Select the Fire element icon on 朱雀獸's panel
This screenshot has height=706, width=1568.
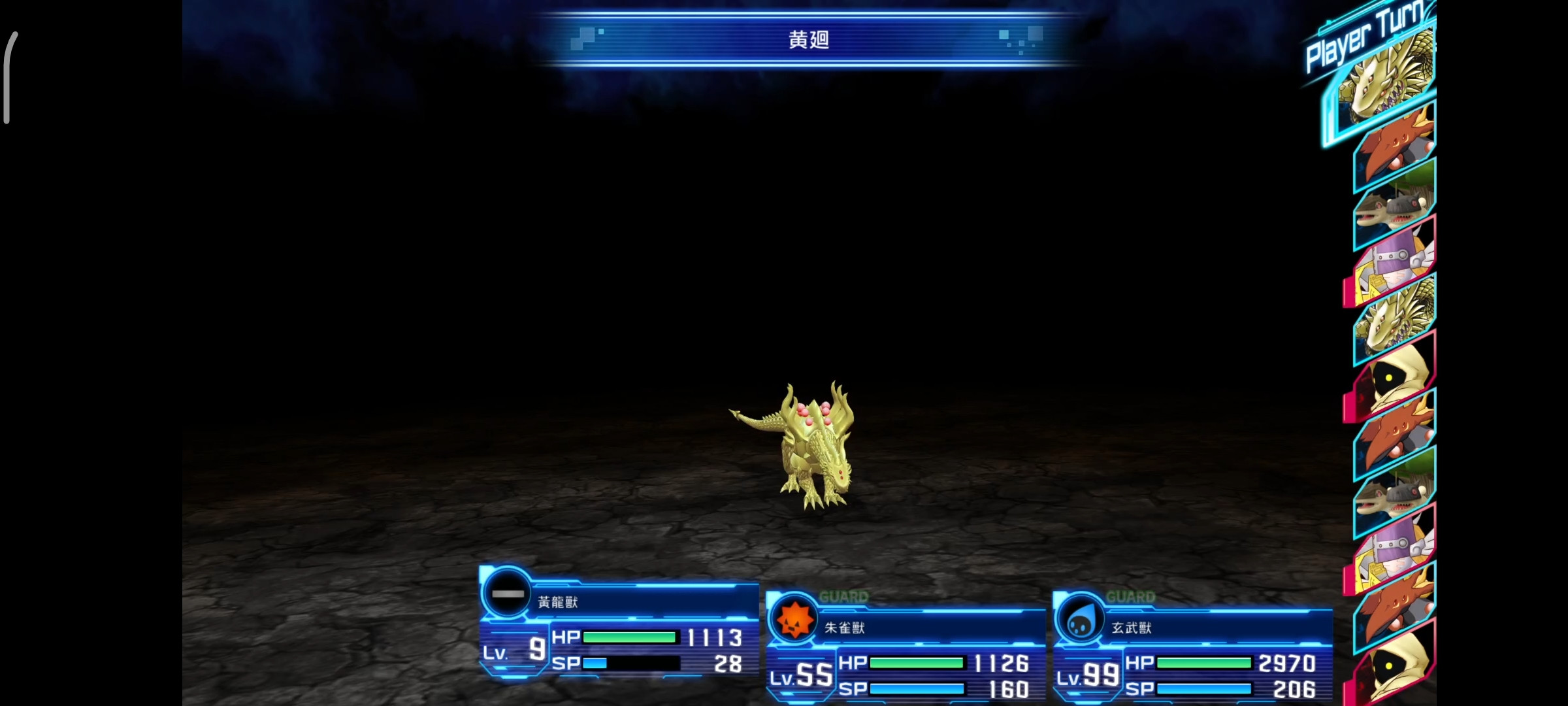pyautogui.click(x=796, y=619)
